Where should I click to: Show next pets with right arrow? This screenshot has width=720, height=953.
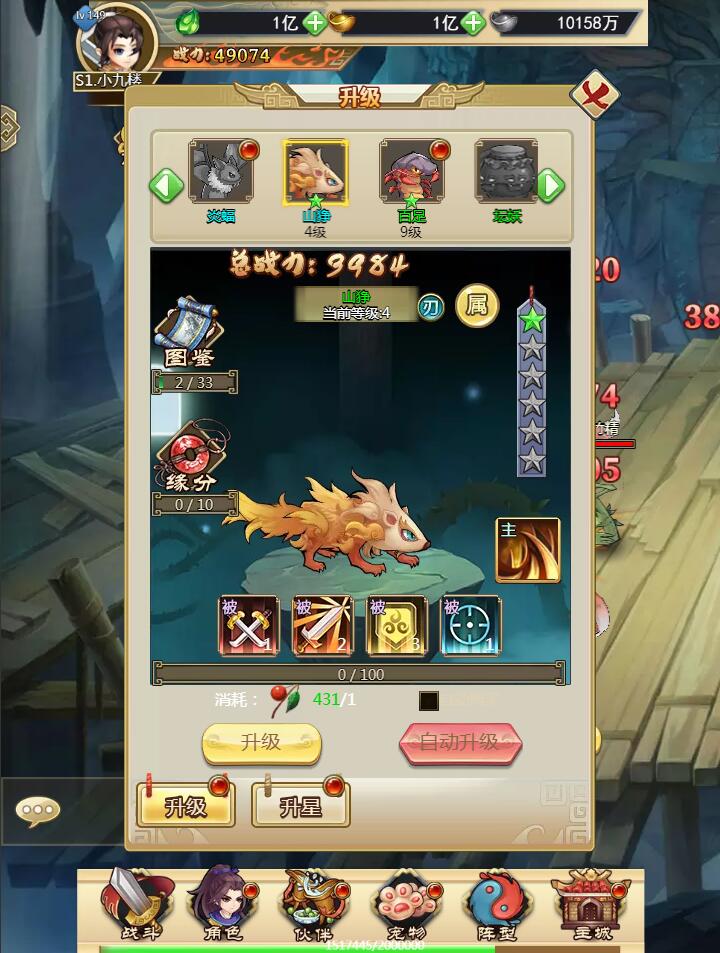click(550, 186)
